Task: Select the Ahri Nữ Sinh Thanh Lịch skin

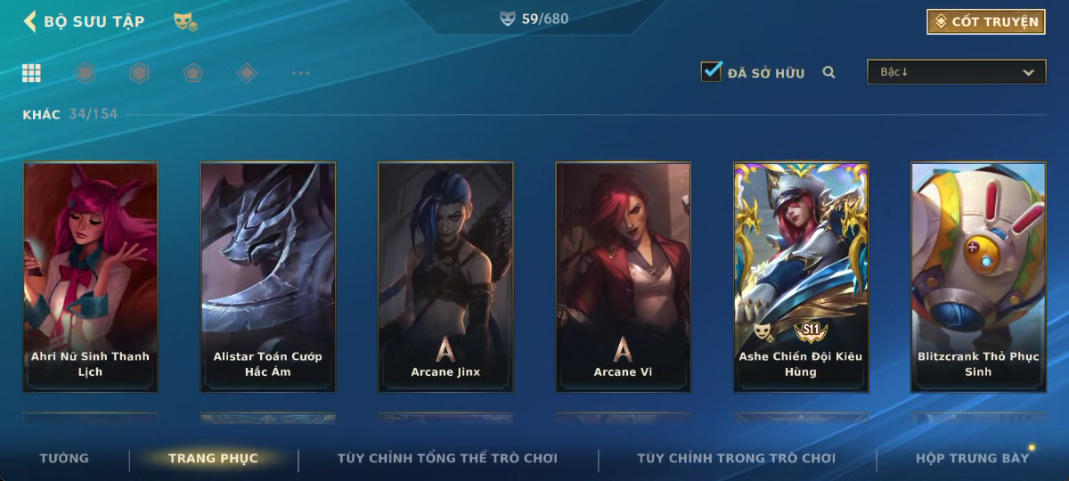Action: (90, 276)
